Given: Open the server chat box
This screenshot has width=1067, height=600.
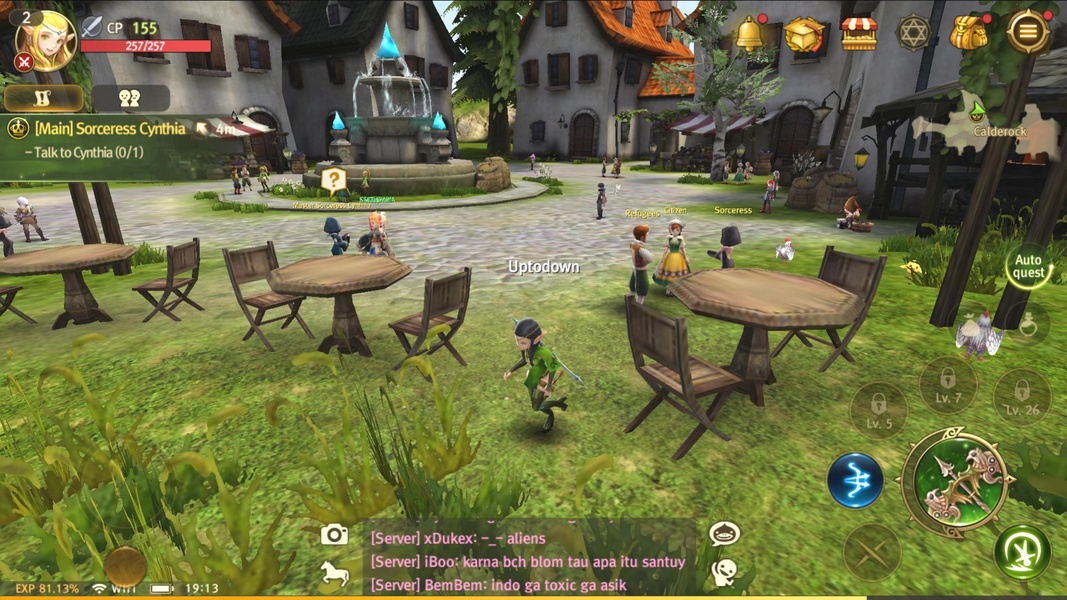Looking at the screenshot, I should [x=530, y=561].
